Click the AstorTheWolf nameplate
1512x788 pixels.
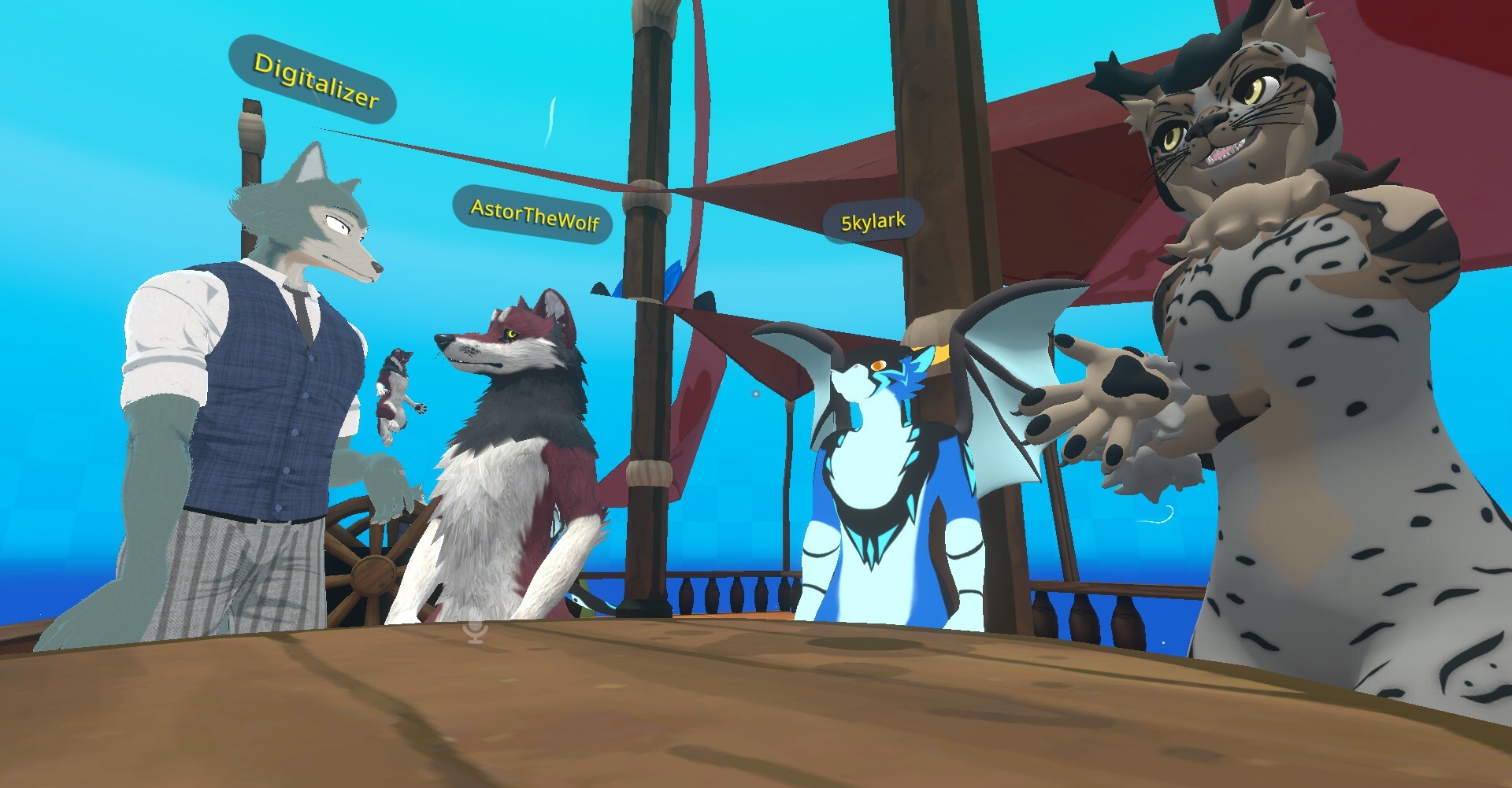[x=533, y=215]
